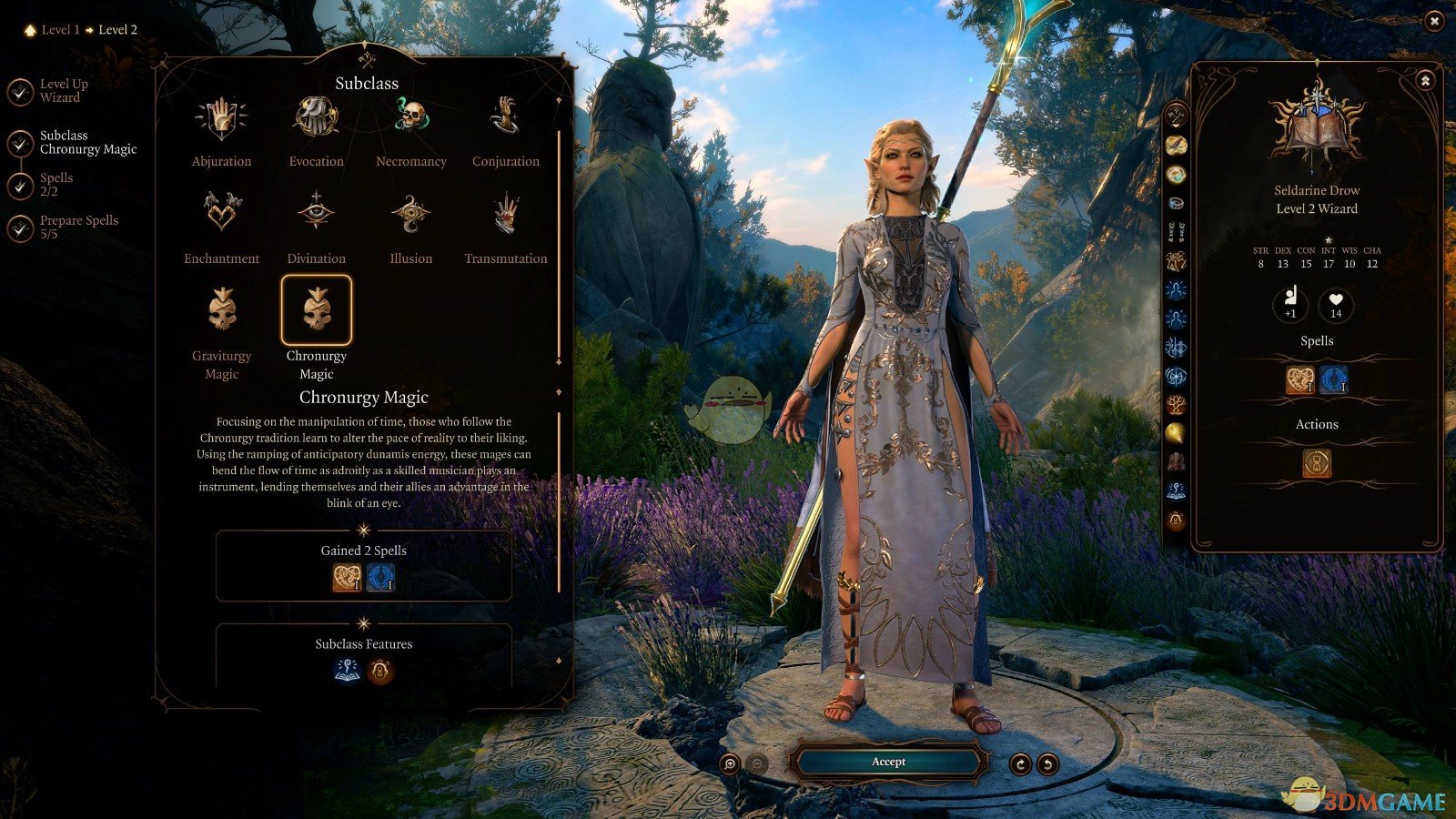Pick the Necromancy subclass

[x=411, y=120]
